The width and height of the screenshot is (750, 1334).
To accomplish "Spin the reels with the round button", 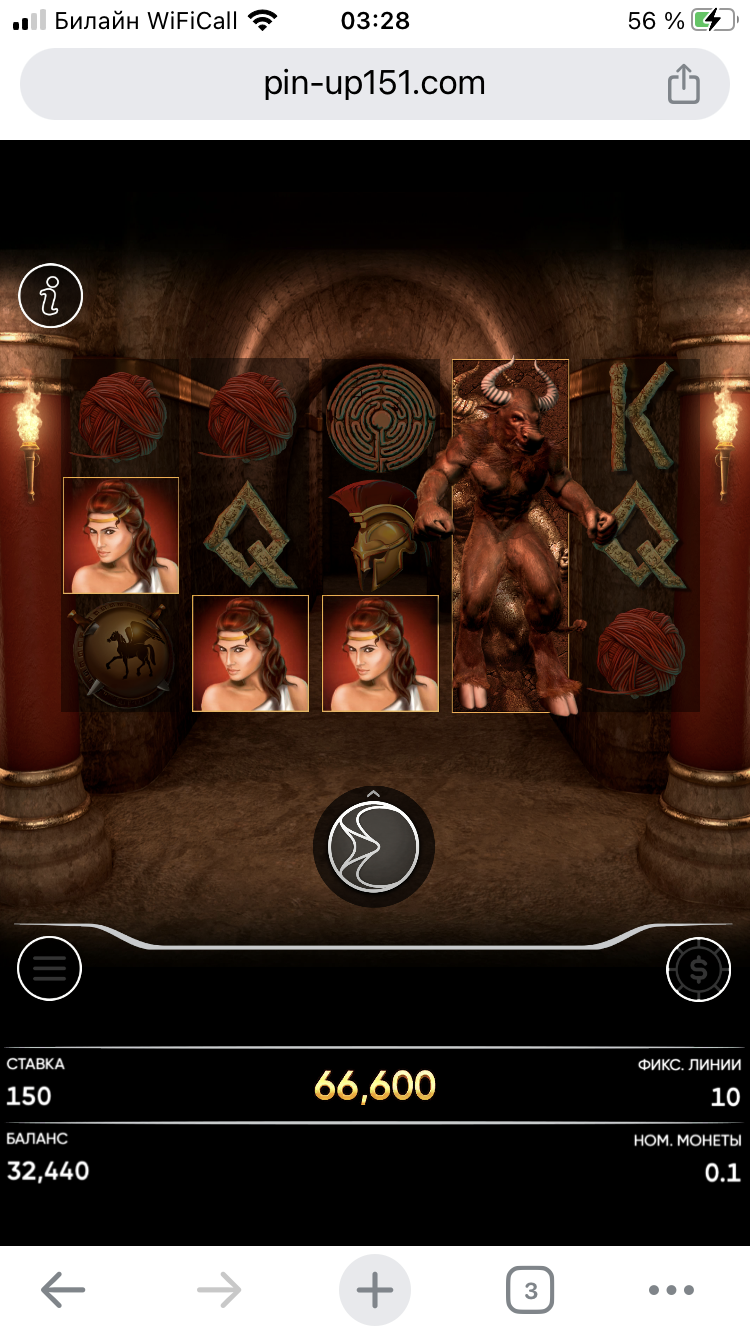I will coord(374,847).
